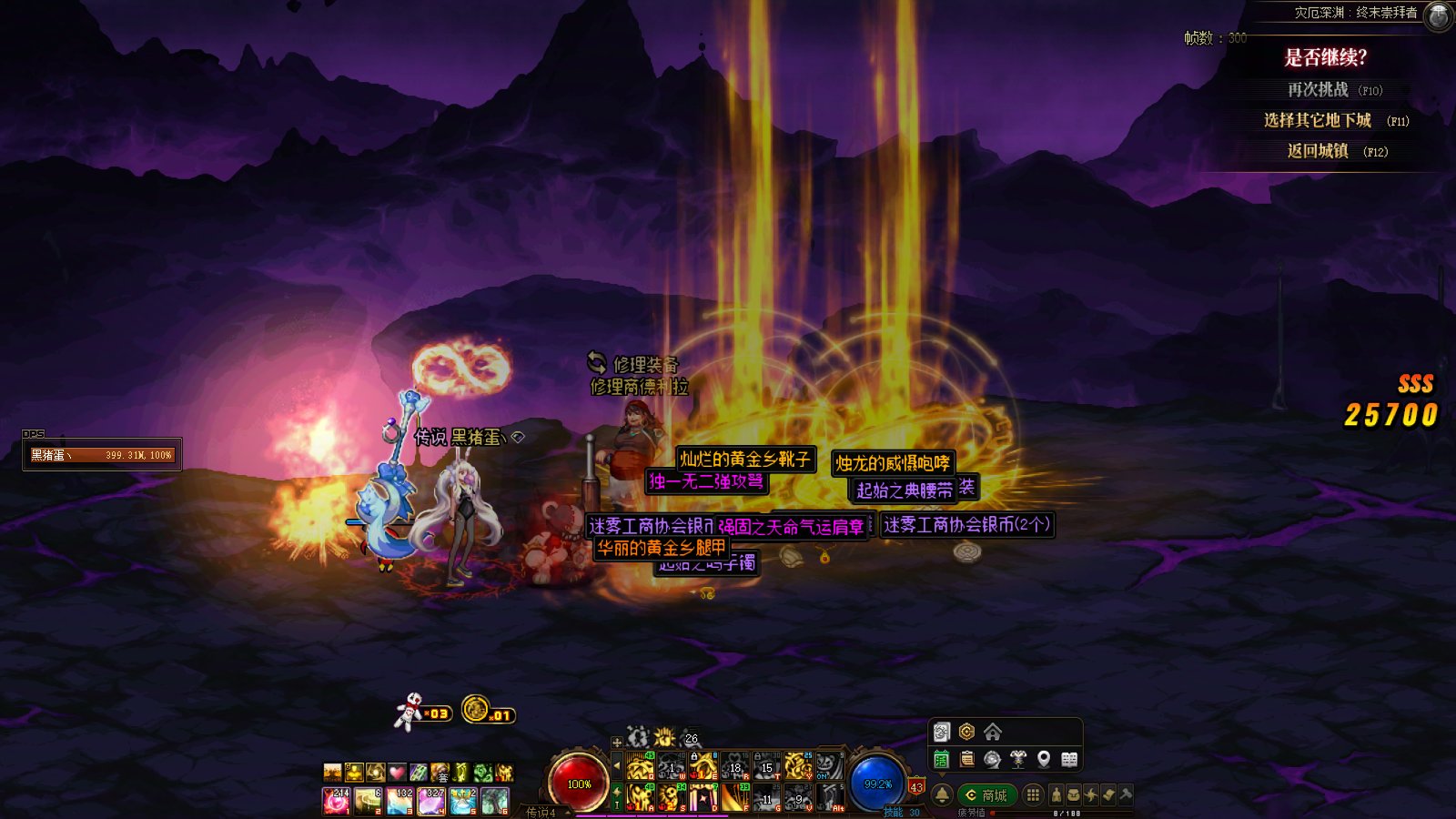Open the character silhouette info icon
The height and width of the screenshot is (819, 1456).
[1057, 795]
